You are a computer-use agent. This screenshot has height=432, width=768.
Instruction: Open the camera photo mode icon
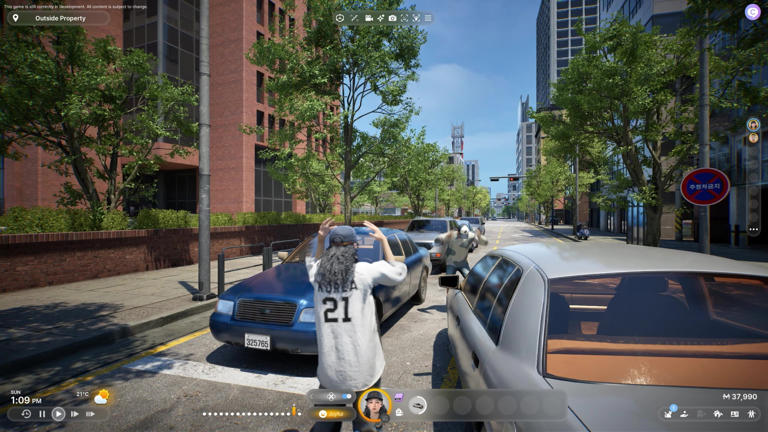click(x=392, y=18)
